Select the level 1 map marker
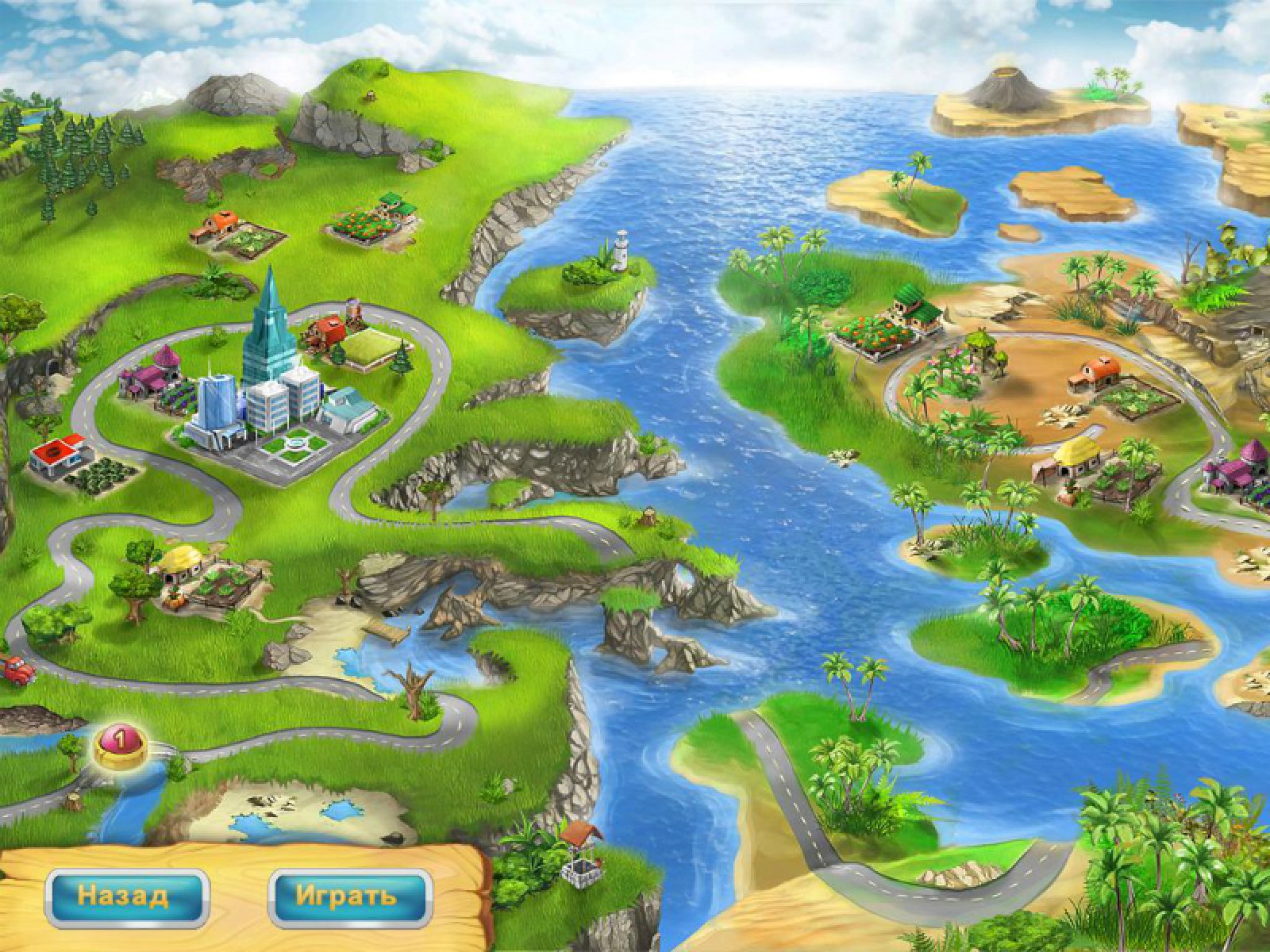The width and height of the screenshot is (1270, 952). 121,744
